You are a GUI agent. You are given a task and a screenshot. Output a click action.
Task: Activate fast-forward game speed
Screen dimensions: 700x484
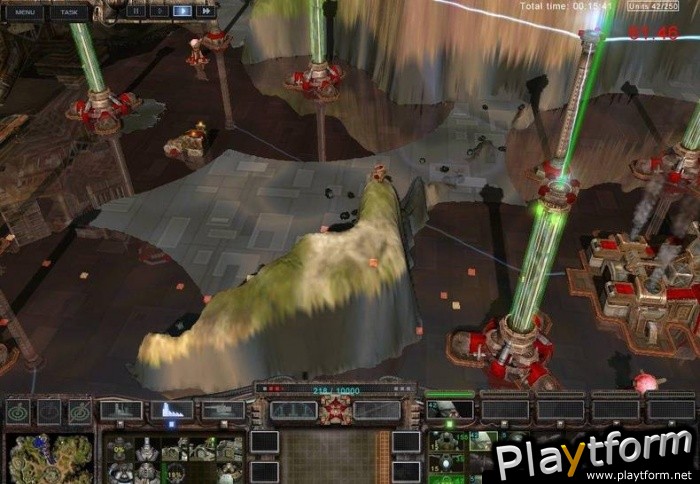[206, 11]
